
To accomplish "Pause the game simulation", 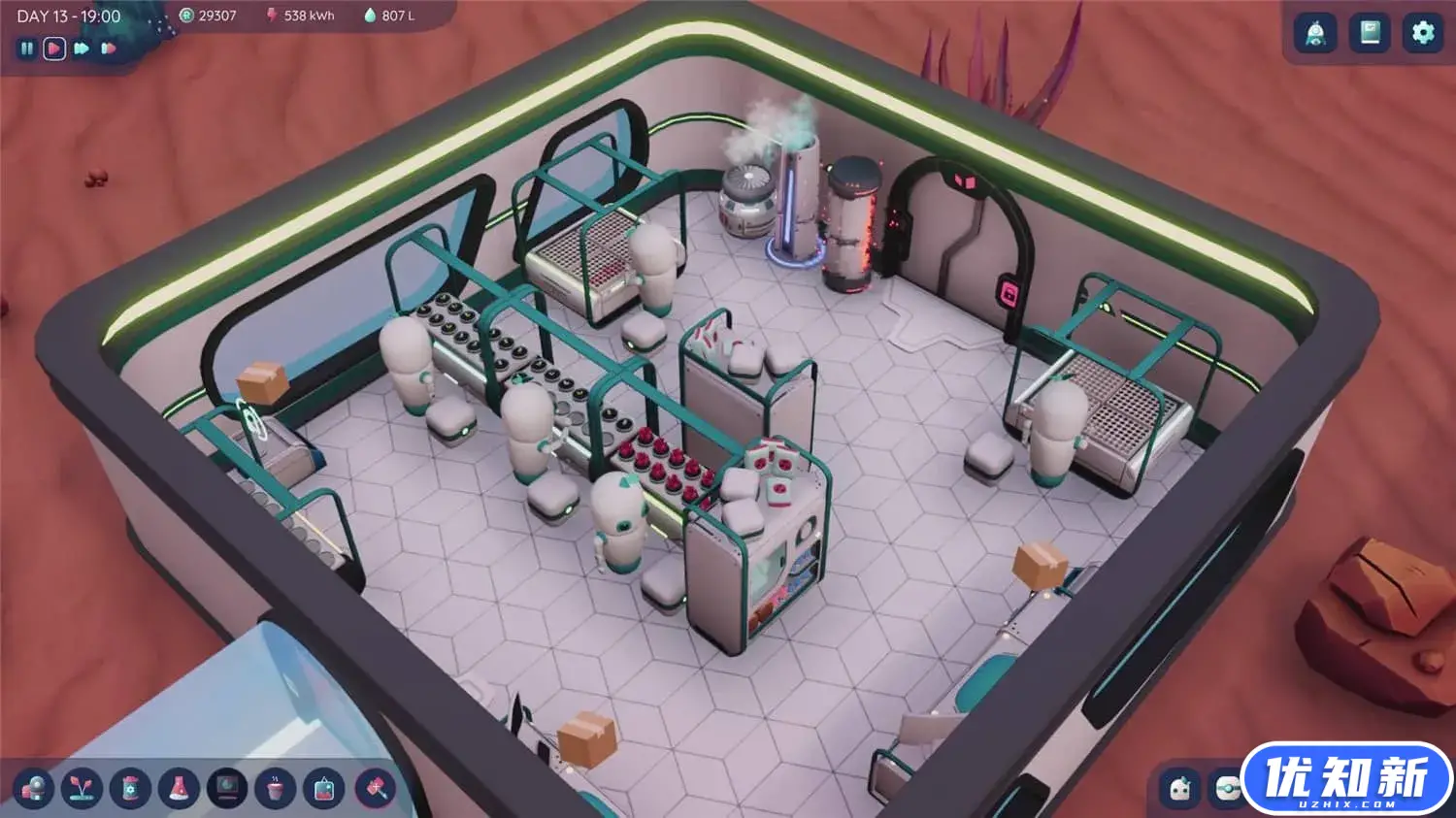I will (x=27, y=49).
